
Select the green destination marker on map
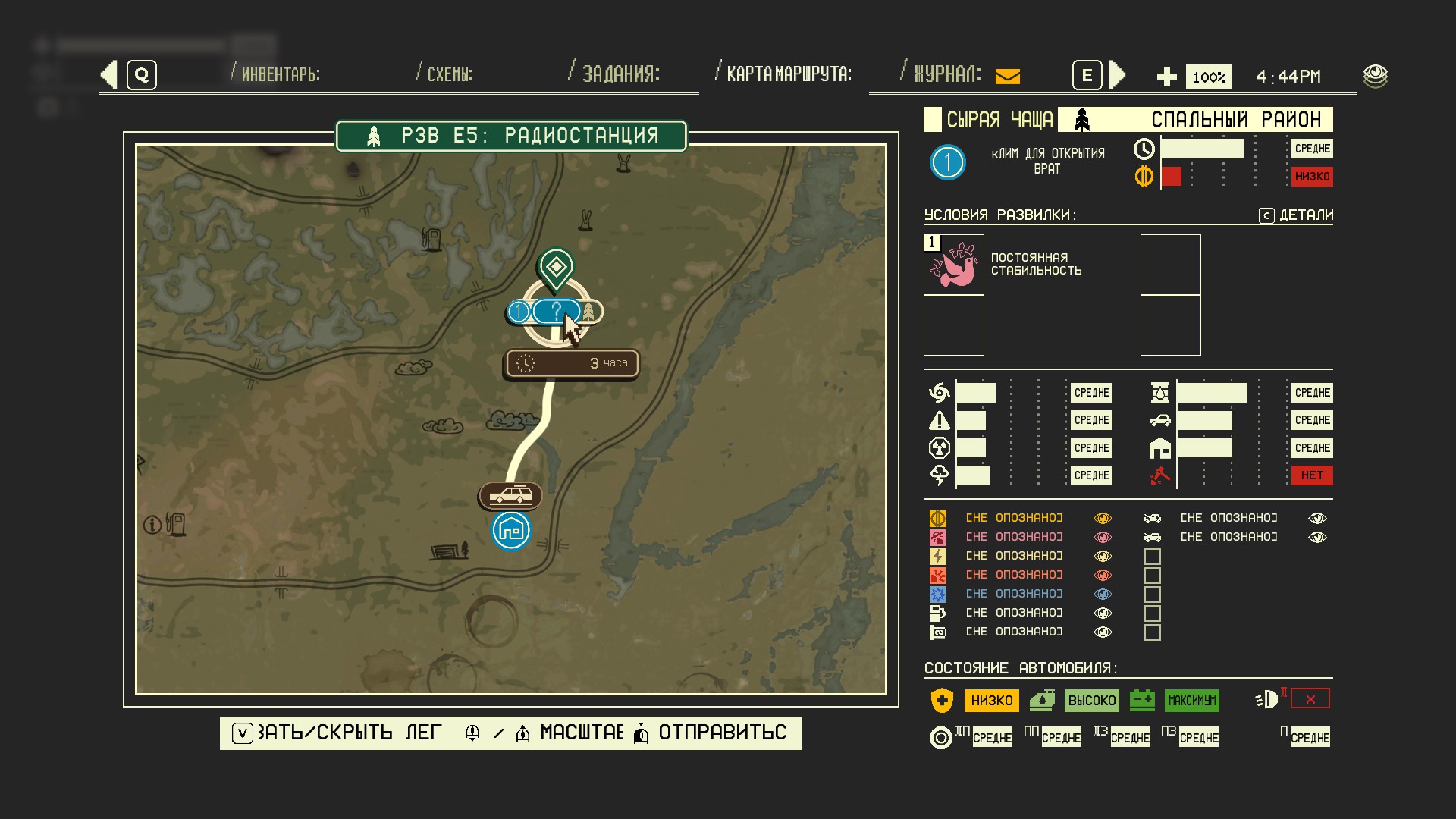pyautogui.click(x=556, y=267)
